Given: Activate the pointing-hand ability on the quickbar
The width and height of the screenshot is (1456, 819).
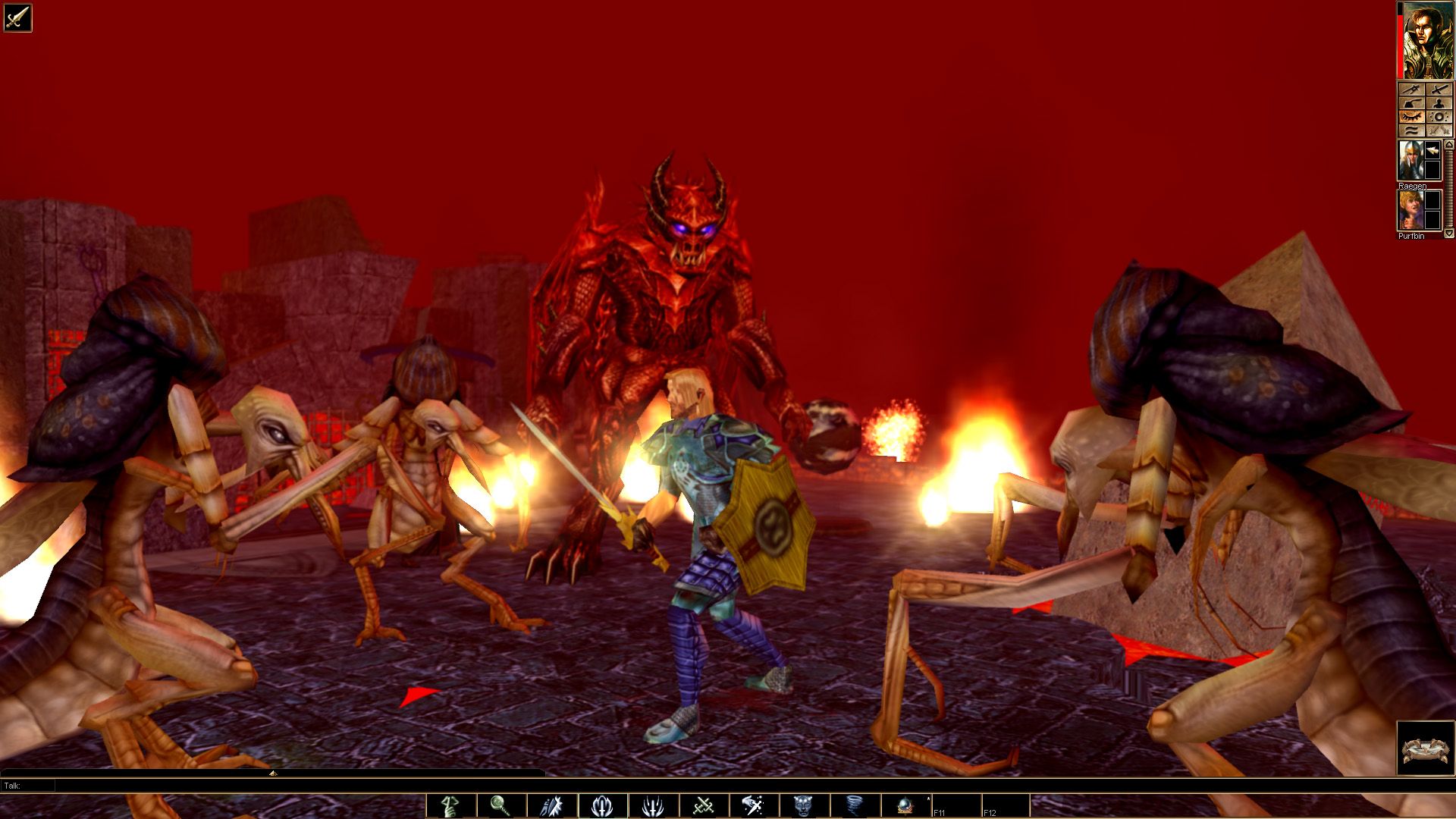Looking at the screenshot, I should (x=451, y=805).
